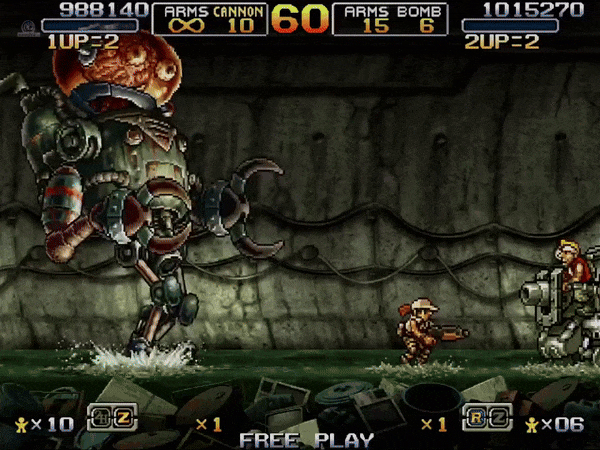Select player one's lit Z weapon slot
Viewport: 600px width, 450px height.
click(x=123, y=417)
